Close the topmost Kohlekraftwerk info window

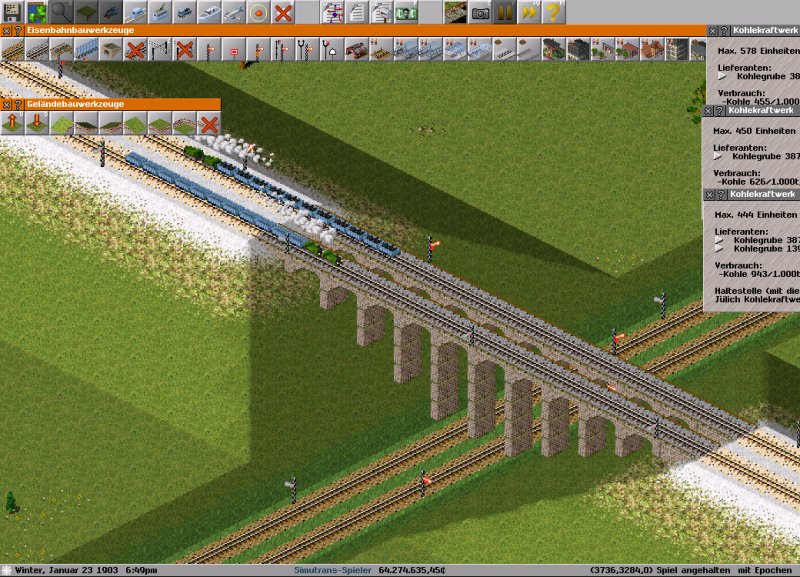711,31
